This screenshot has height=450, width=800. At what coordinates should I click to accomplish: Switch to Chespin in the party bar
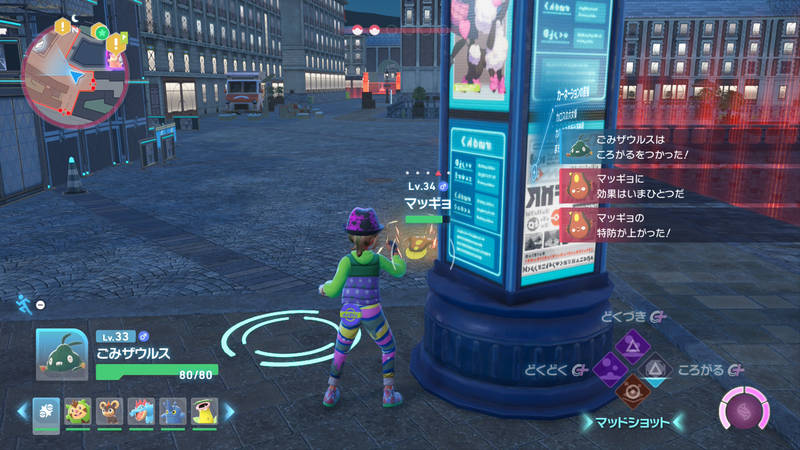pos(78,411)
